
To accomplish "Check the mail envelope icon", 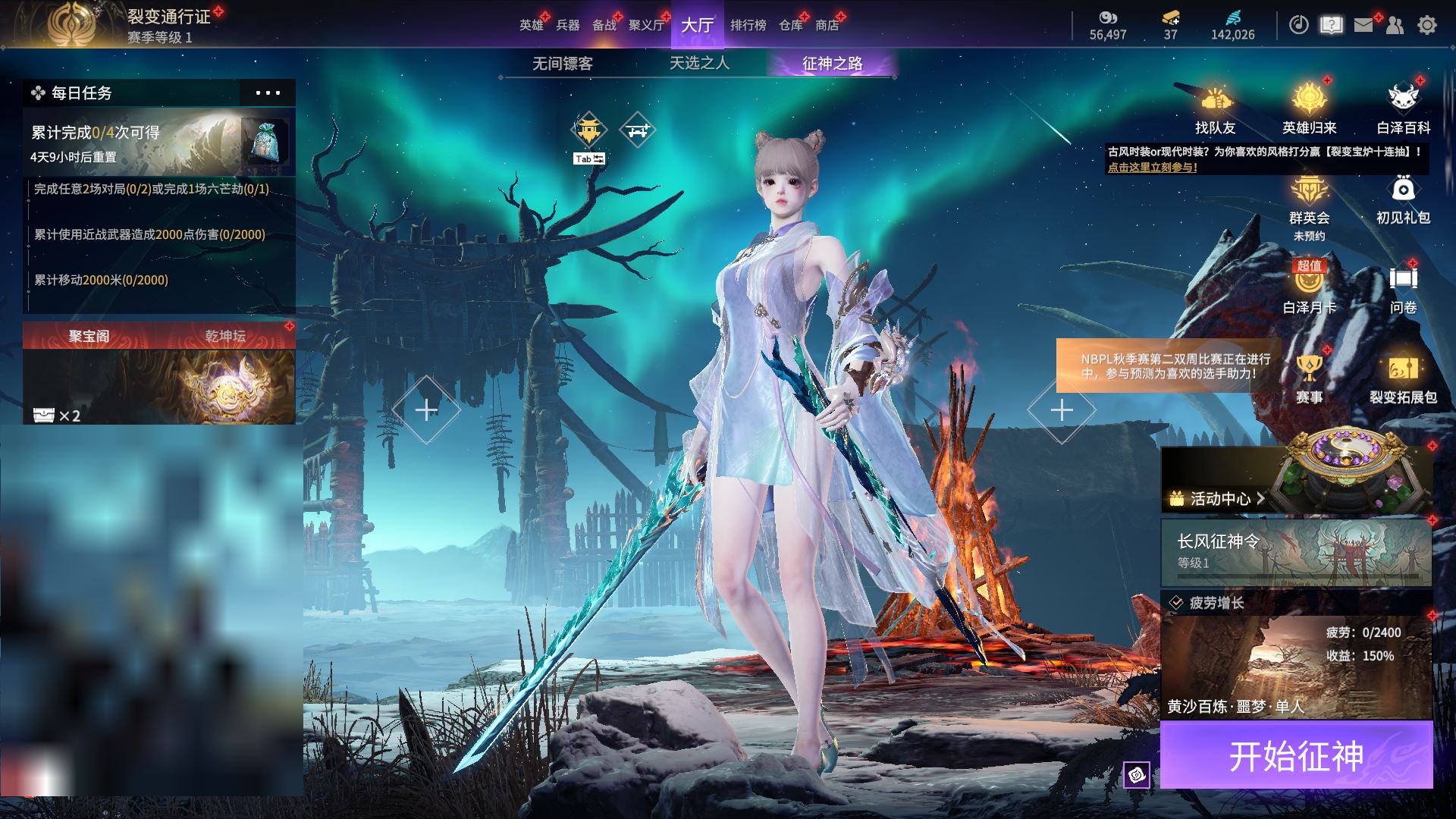I will pyautogui.click(x=1363, y=25).
